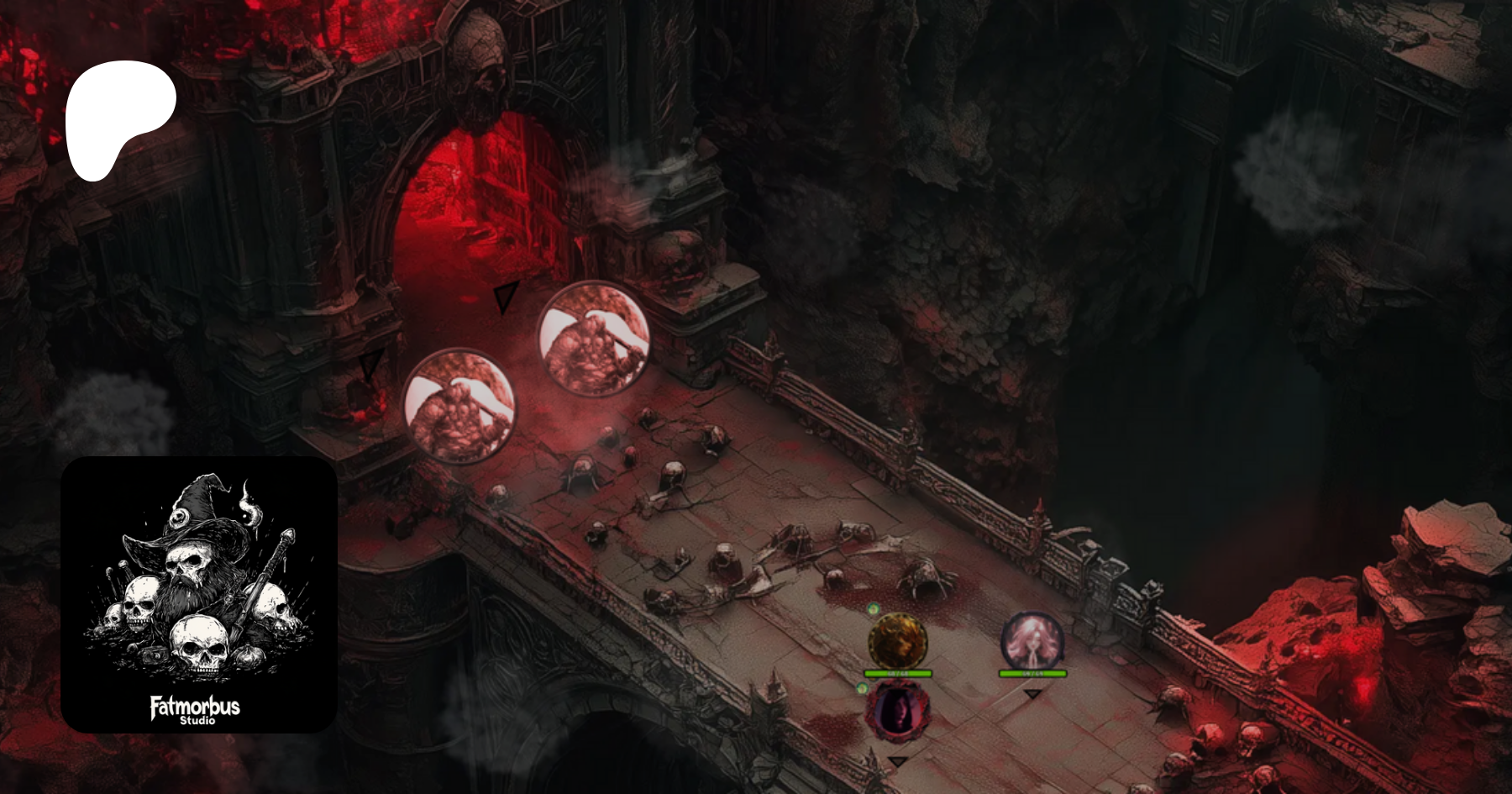
Task: Select the golden creature character token
Action: (897, 641)
